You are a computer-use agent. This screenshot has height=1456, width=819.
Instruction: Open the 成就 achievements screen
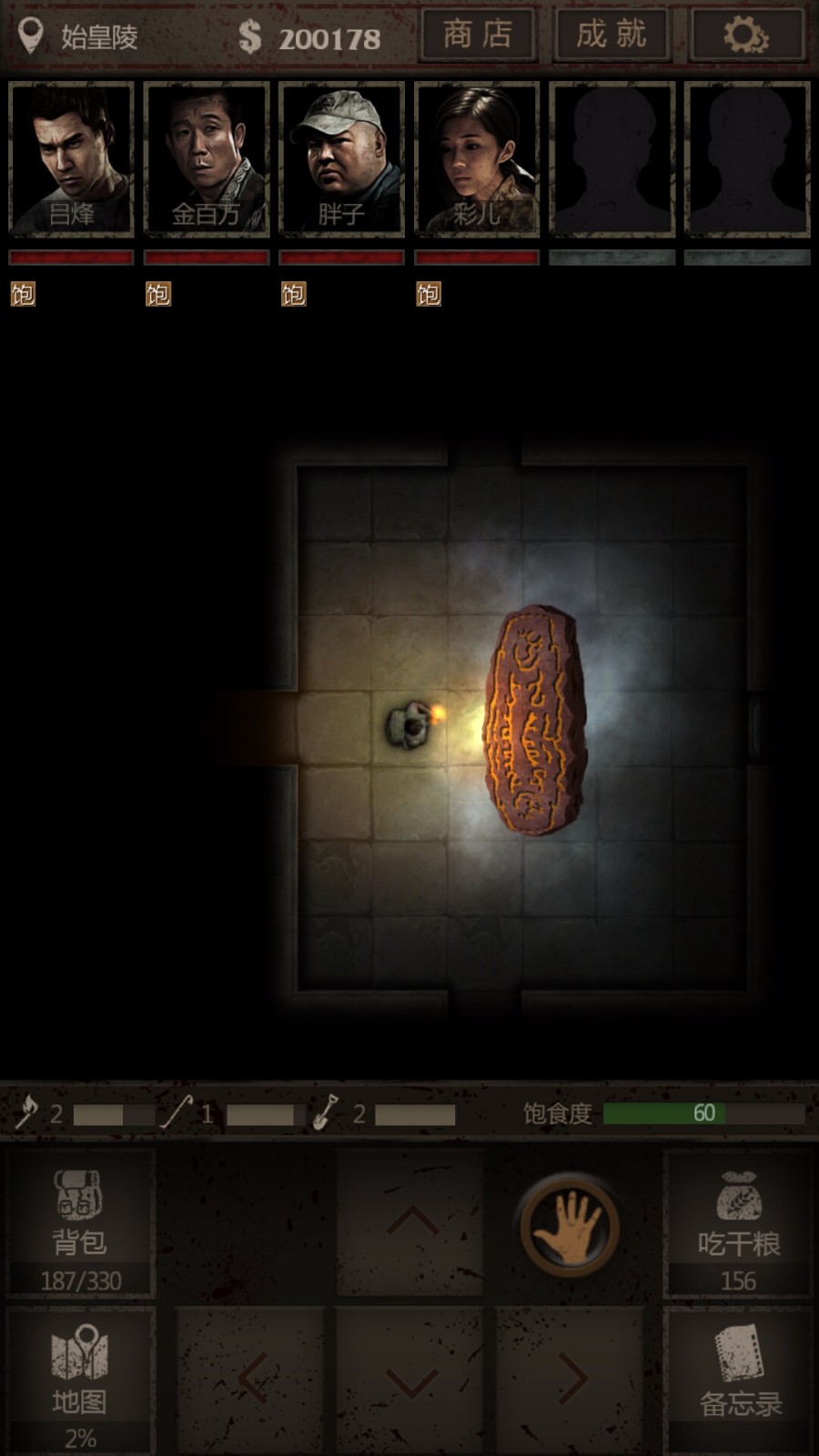pos(612,35)
